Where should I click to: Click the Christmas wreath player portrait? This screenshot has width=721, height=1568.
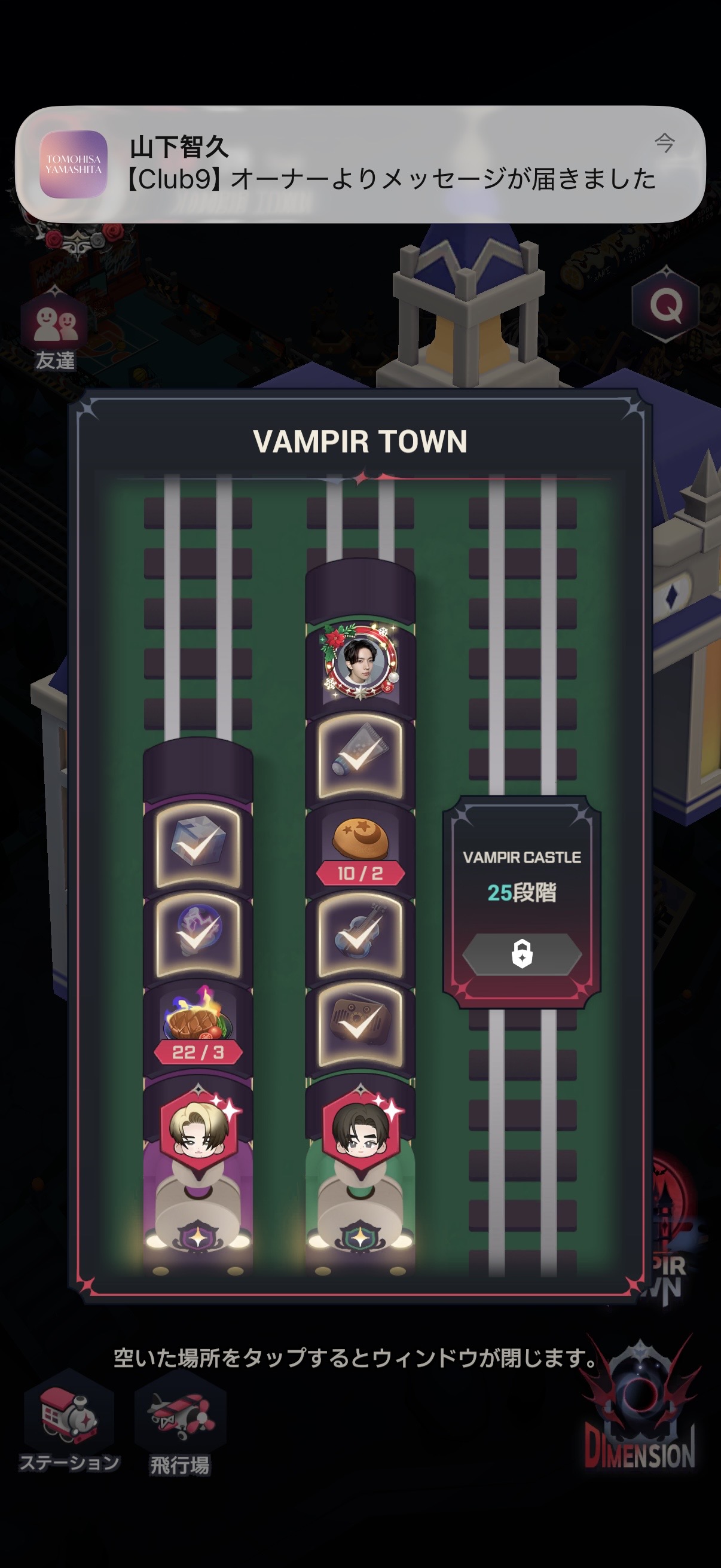[360, 662]
